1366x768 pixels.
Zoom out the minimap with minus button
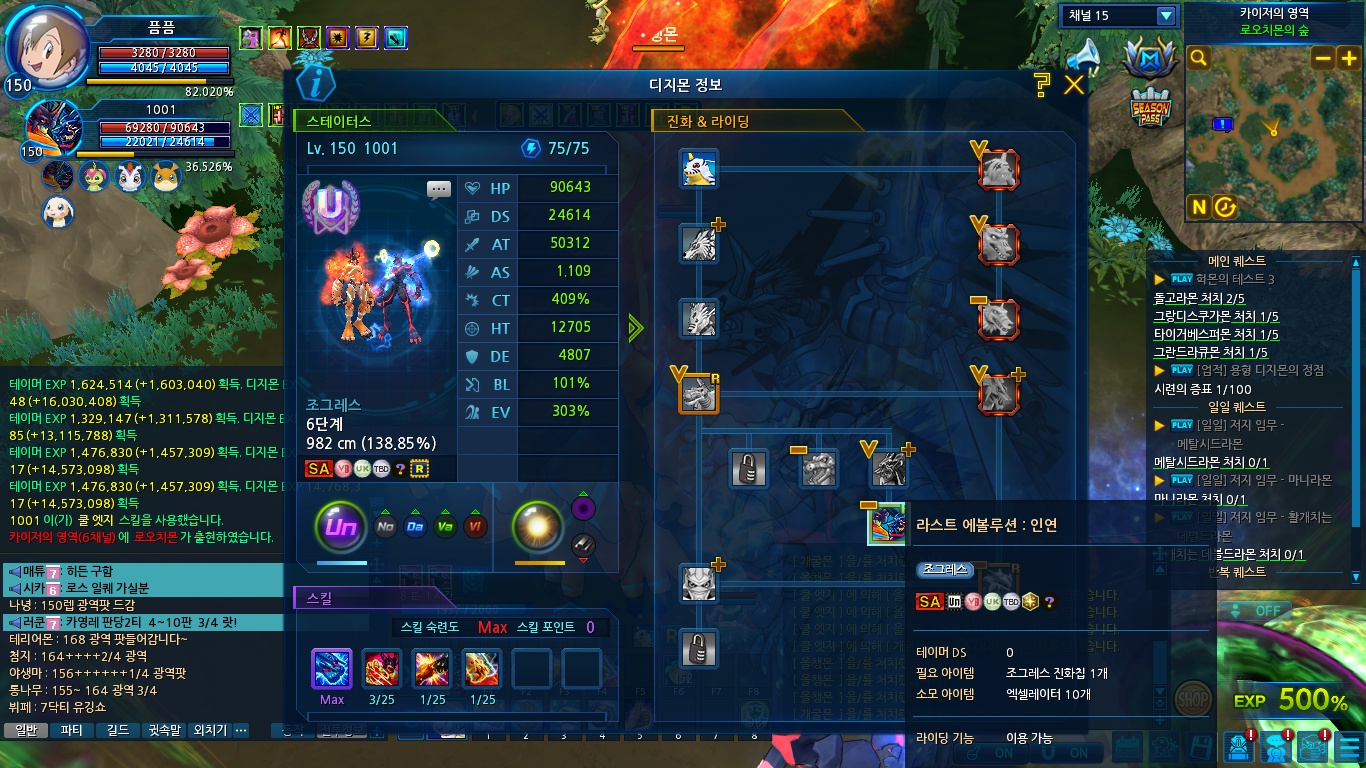click(x=1322, y=58)
